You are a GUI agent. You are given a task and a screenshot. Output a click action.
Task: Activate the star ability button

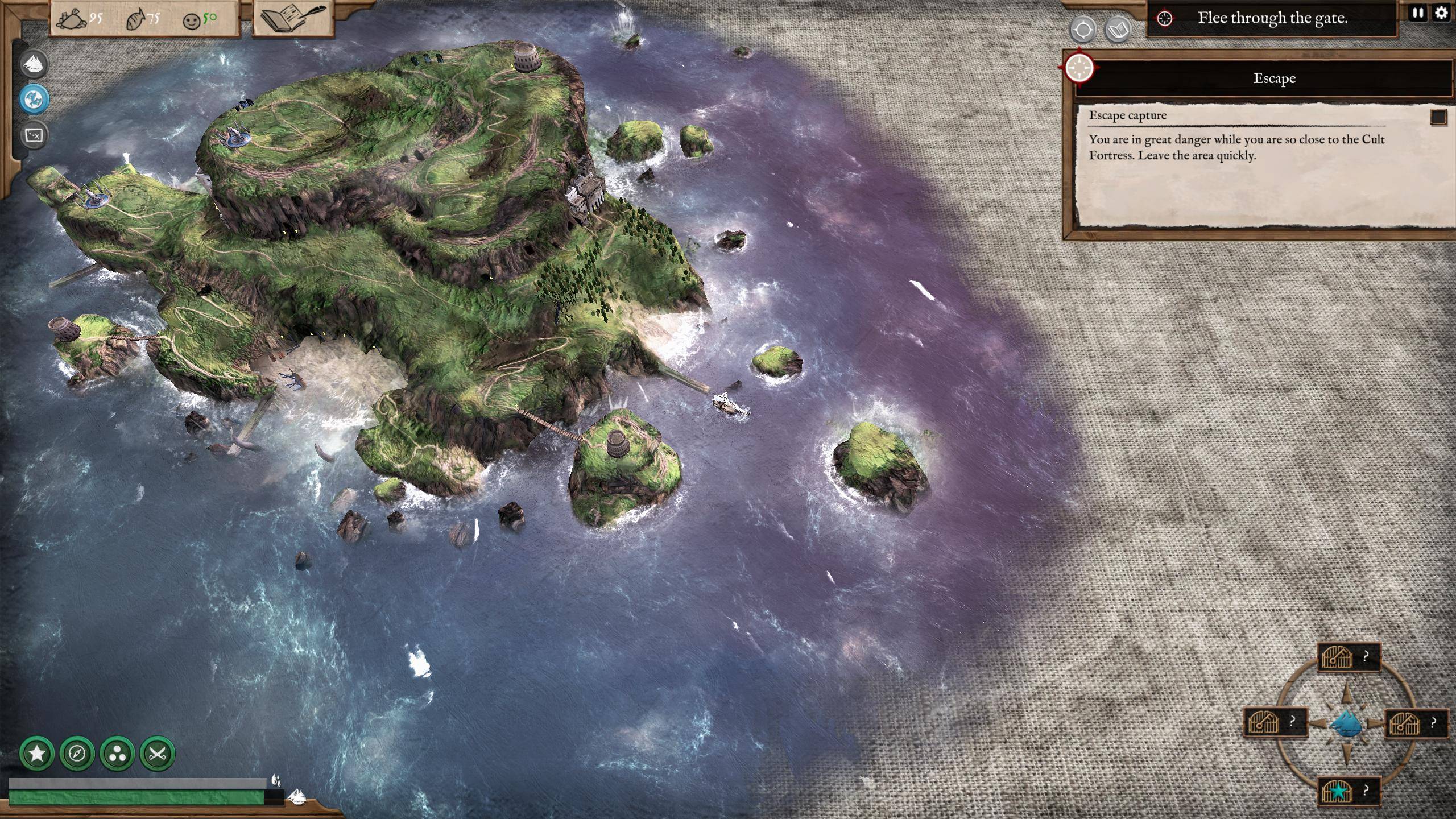pos(37,754)
